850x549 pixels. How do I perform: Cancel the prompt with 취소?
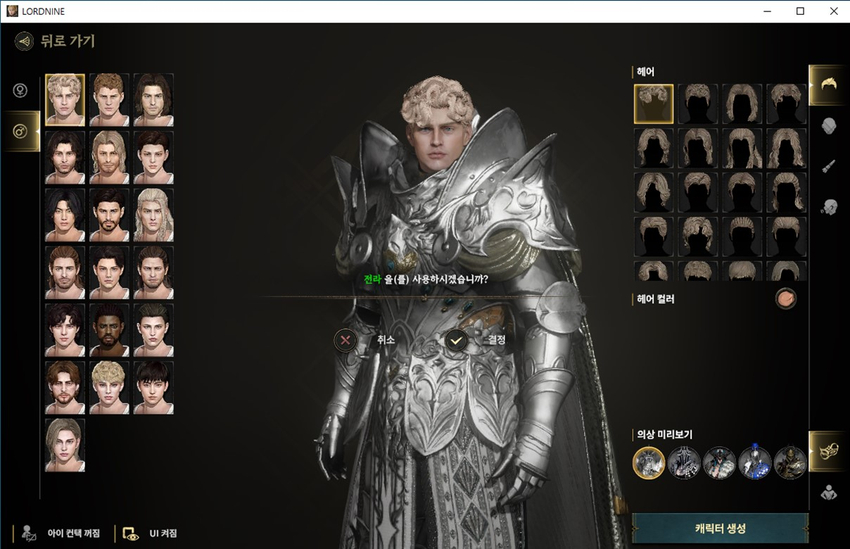pyautogui.click(x=346, y=340)
